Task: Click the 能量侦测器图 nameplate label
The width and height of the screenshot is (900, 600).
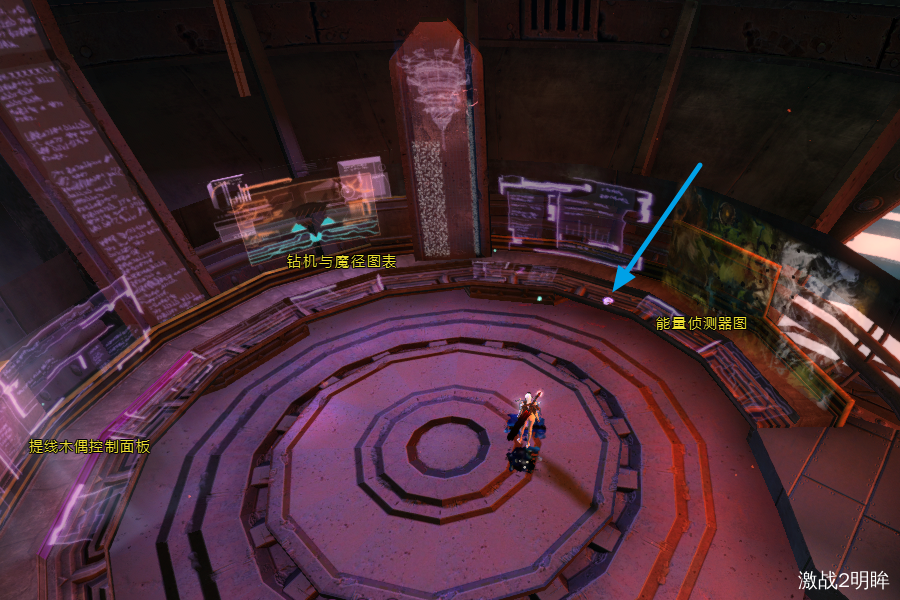Action: click(x=701, y=324)
